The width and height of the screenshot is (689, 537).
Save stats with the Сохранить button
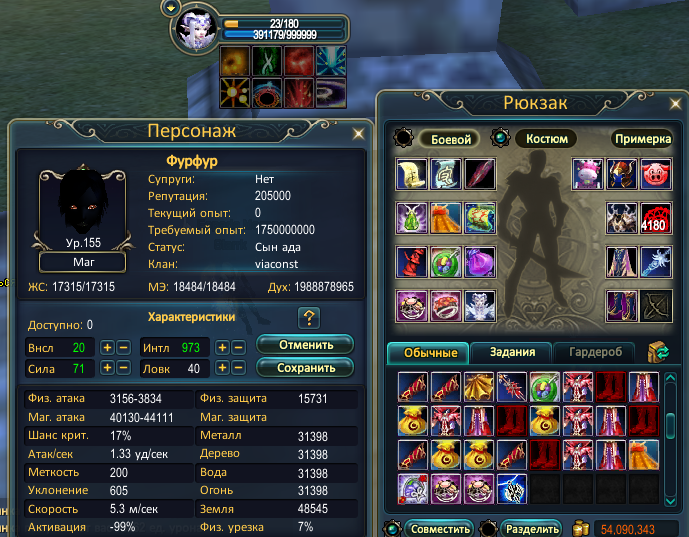tap(305, 367)
